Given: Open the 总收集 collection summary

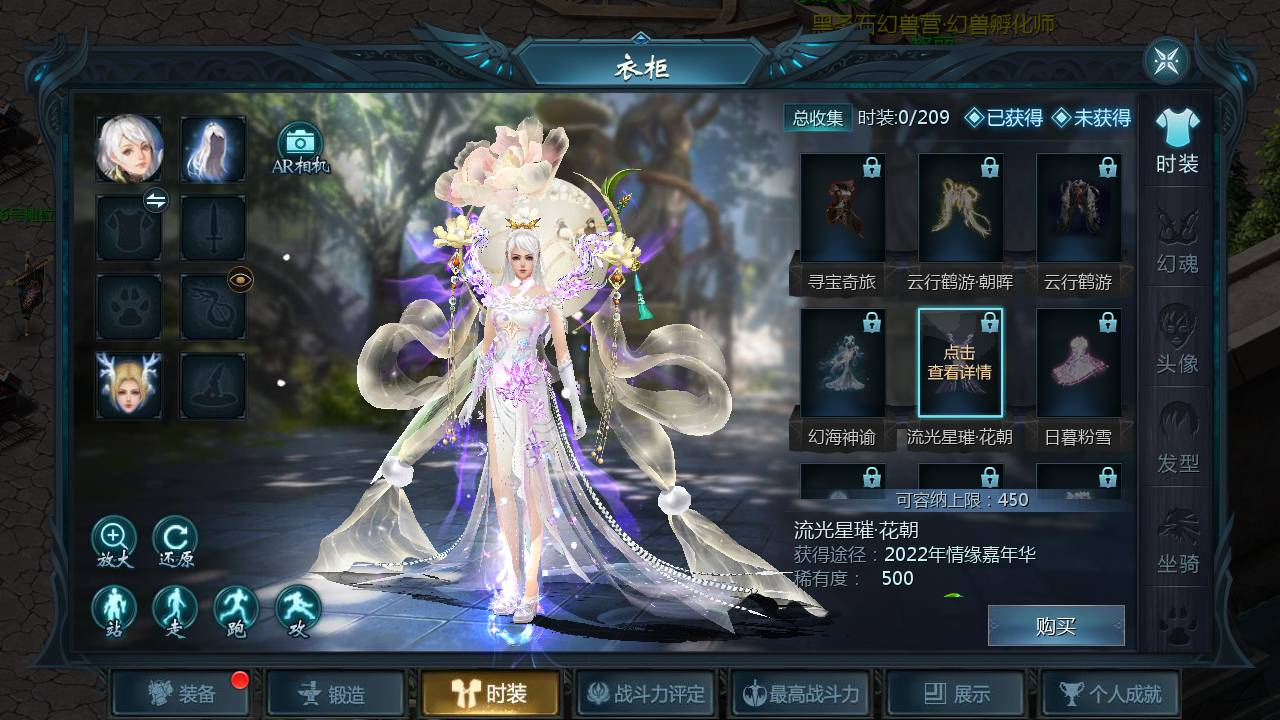Looking at the screenshot, I should click(818, 118).
